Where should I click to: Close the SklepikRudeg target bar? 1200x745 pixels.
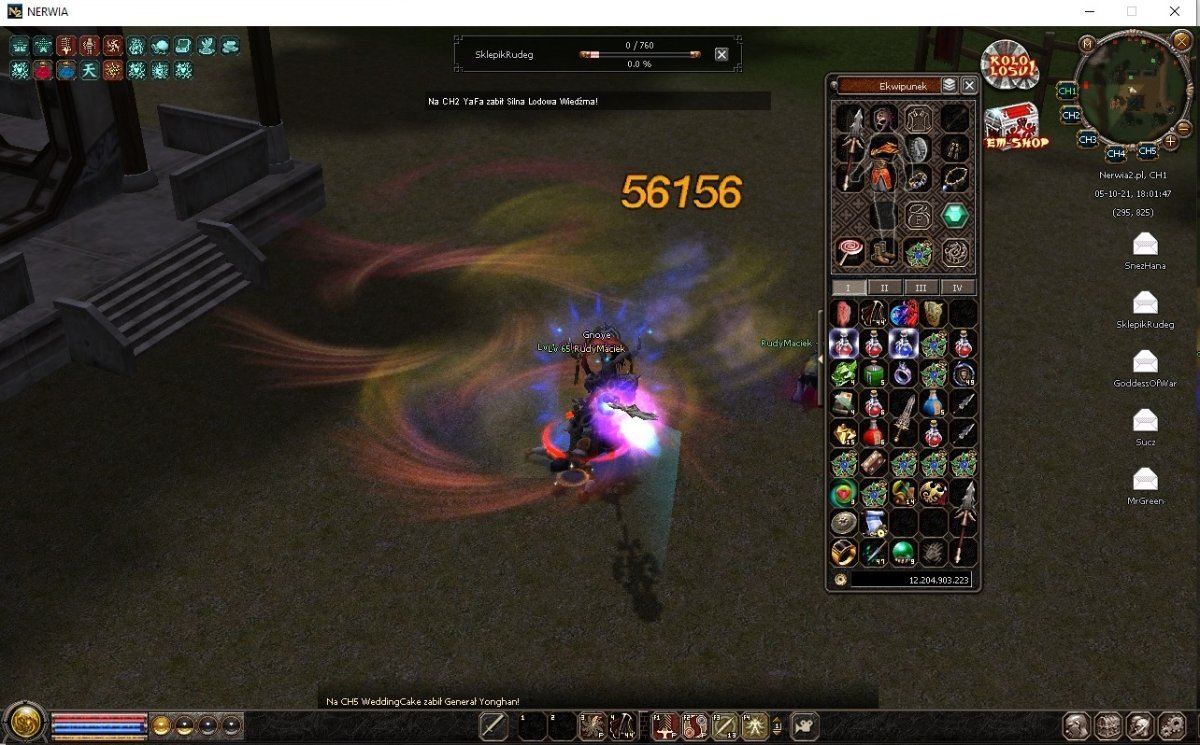pyautogui.click(x=722, y=54)
